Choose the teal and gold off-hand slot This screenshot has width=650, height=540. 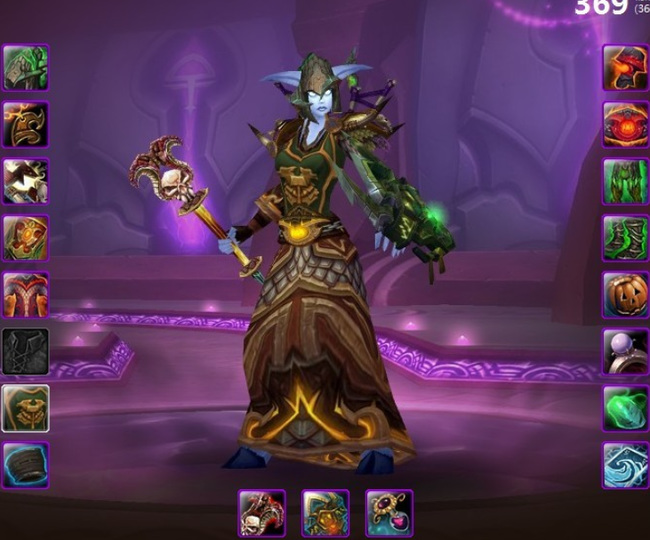[x=325, y=513]
